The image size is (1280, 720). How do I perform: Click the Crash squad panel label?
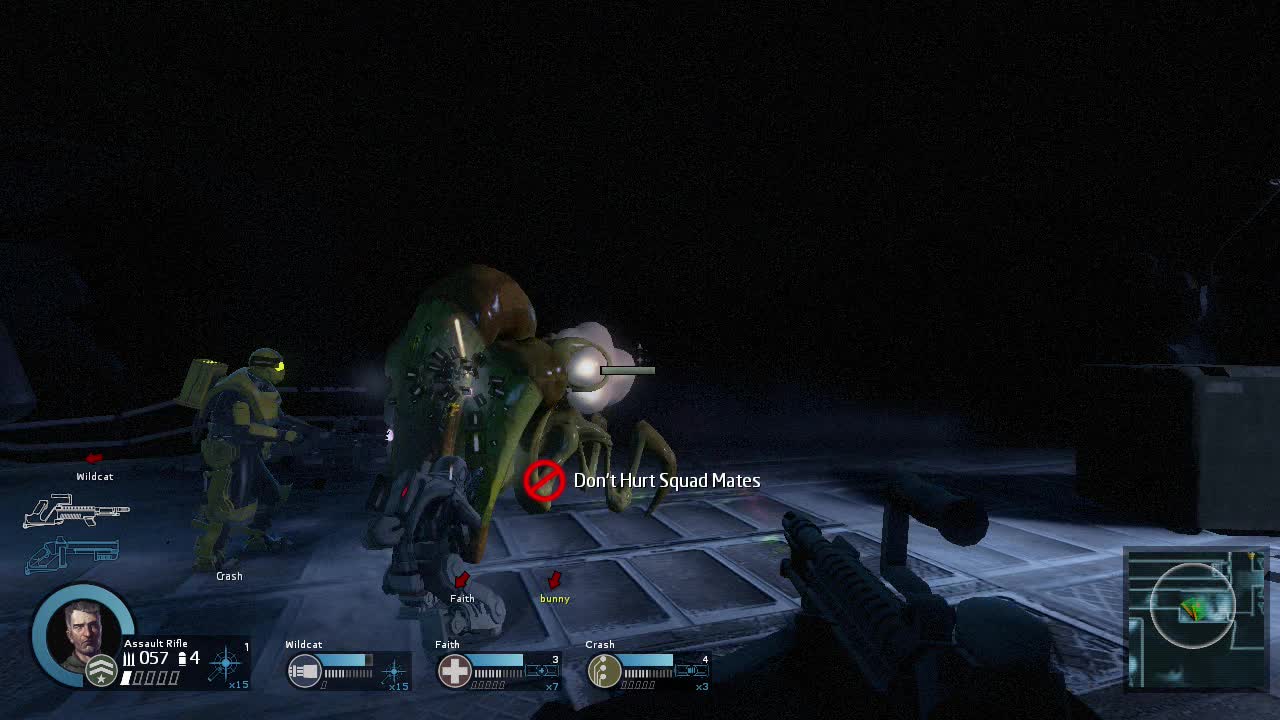(x=601, y=644)
